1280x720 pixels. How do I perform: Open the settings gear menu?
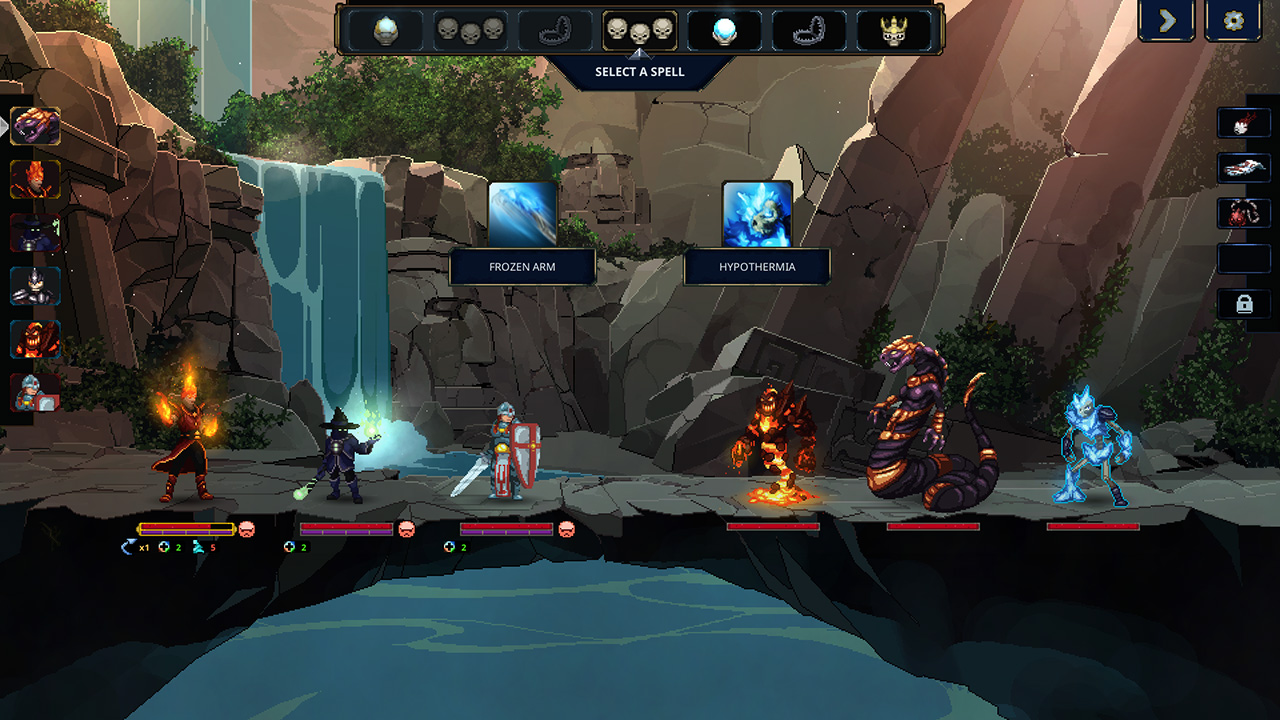(1233, 21)
